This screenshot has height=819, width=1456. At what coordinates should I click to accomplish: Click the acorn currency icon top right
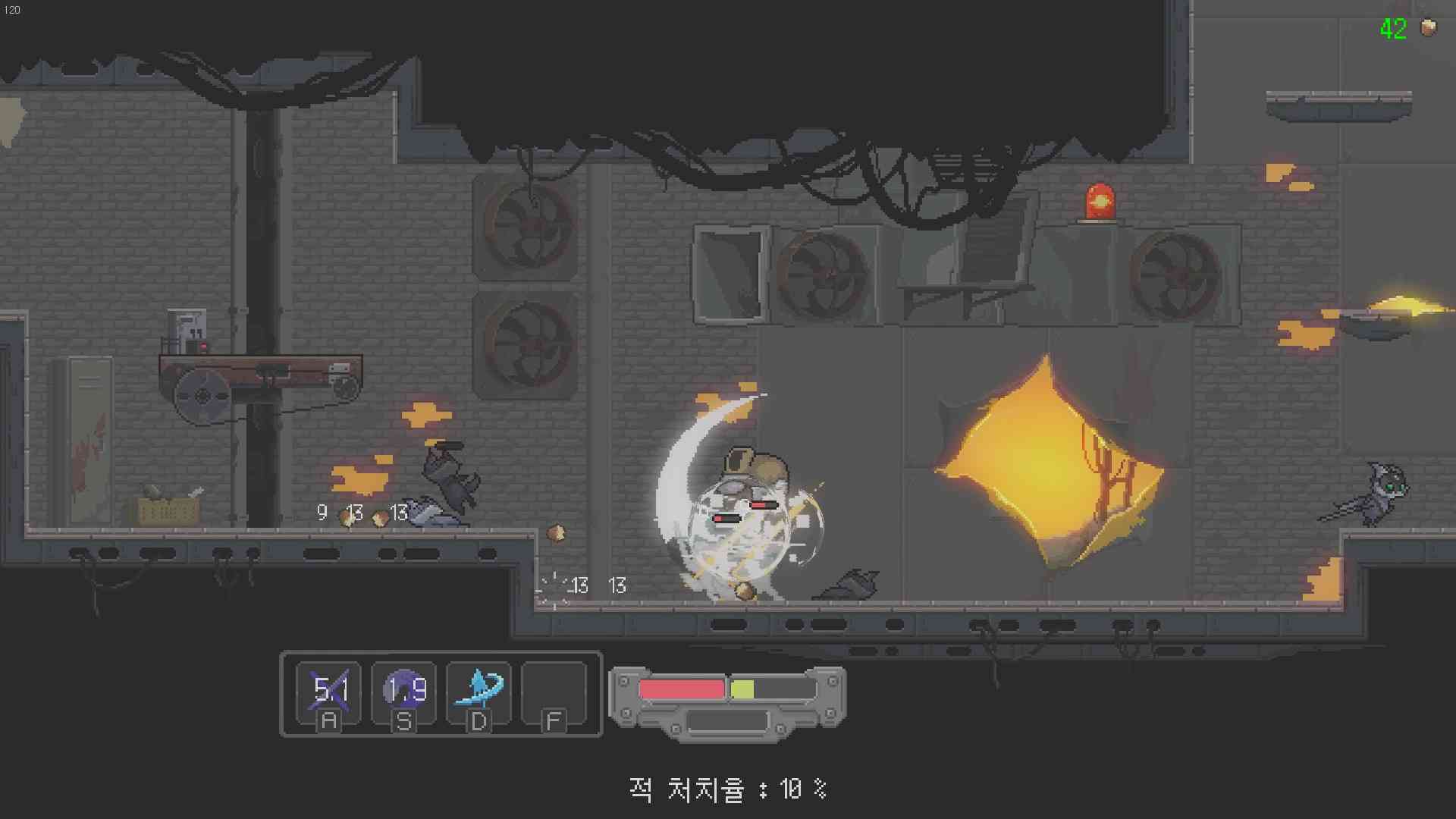tap(1429, 29)
